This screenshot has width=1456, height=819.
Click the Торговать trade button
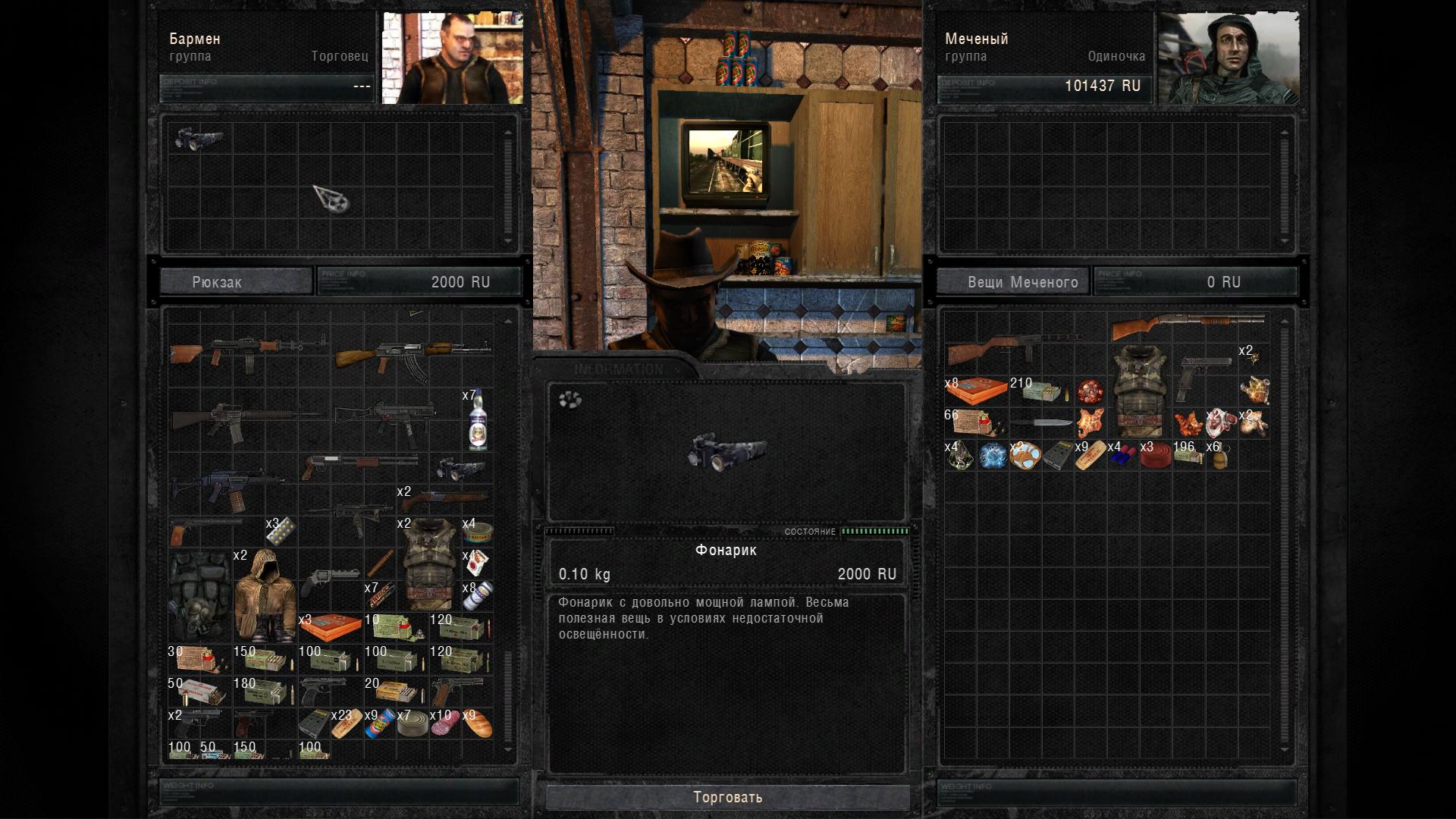coord(727,797)
